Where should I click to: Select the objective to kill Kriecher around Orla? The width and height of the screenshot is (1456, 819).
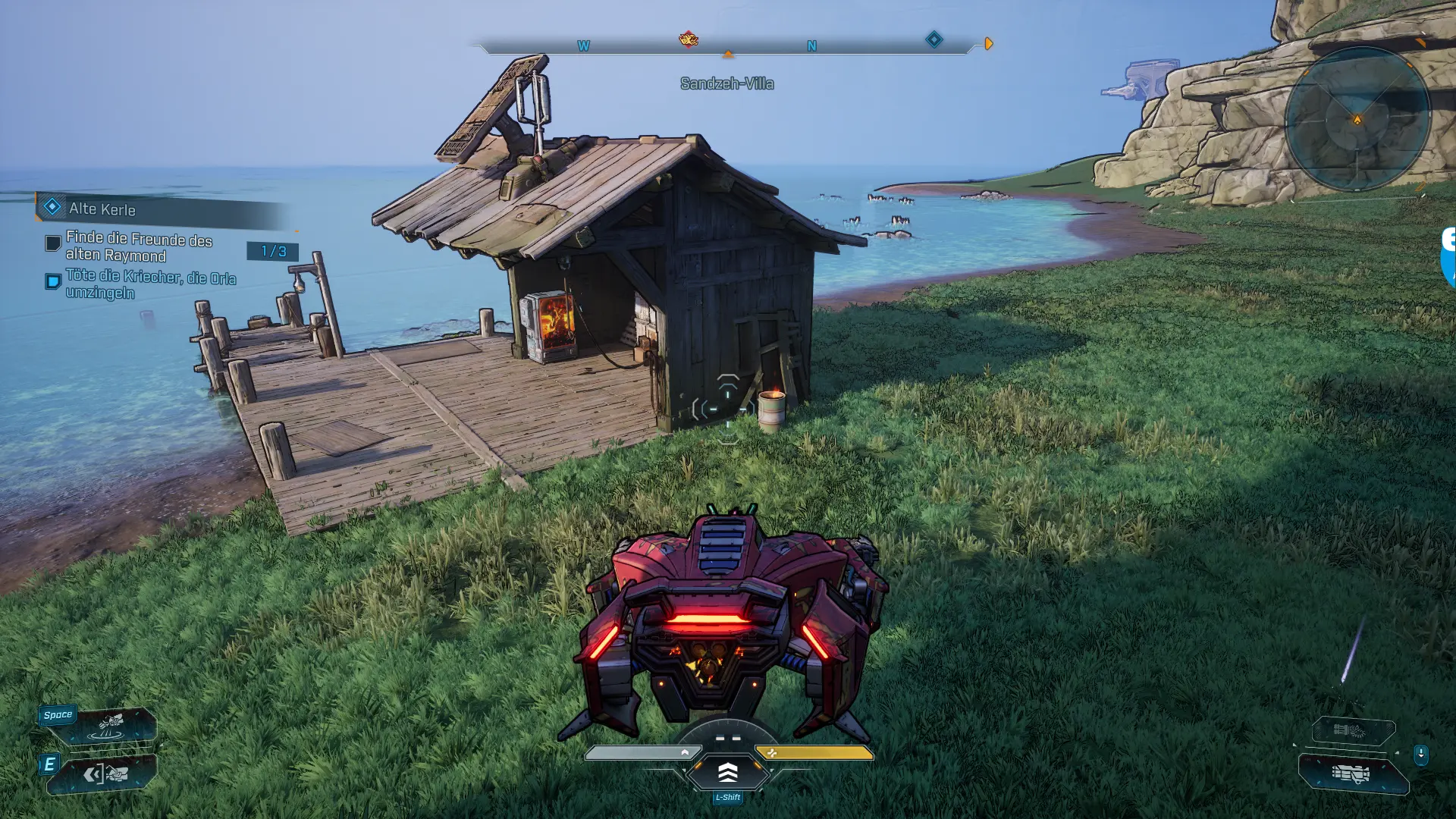click(x=150, y=284)
